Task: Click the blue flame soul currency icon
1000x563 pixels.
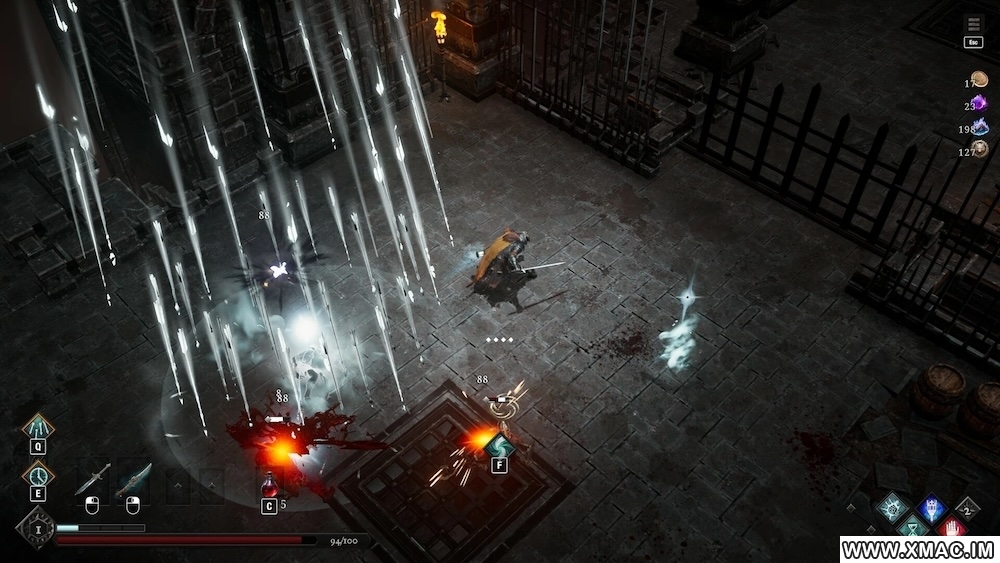Action: coord(980,126)
